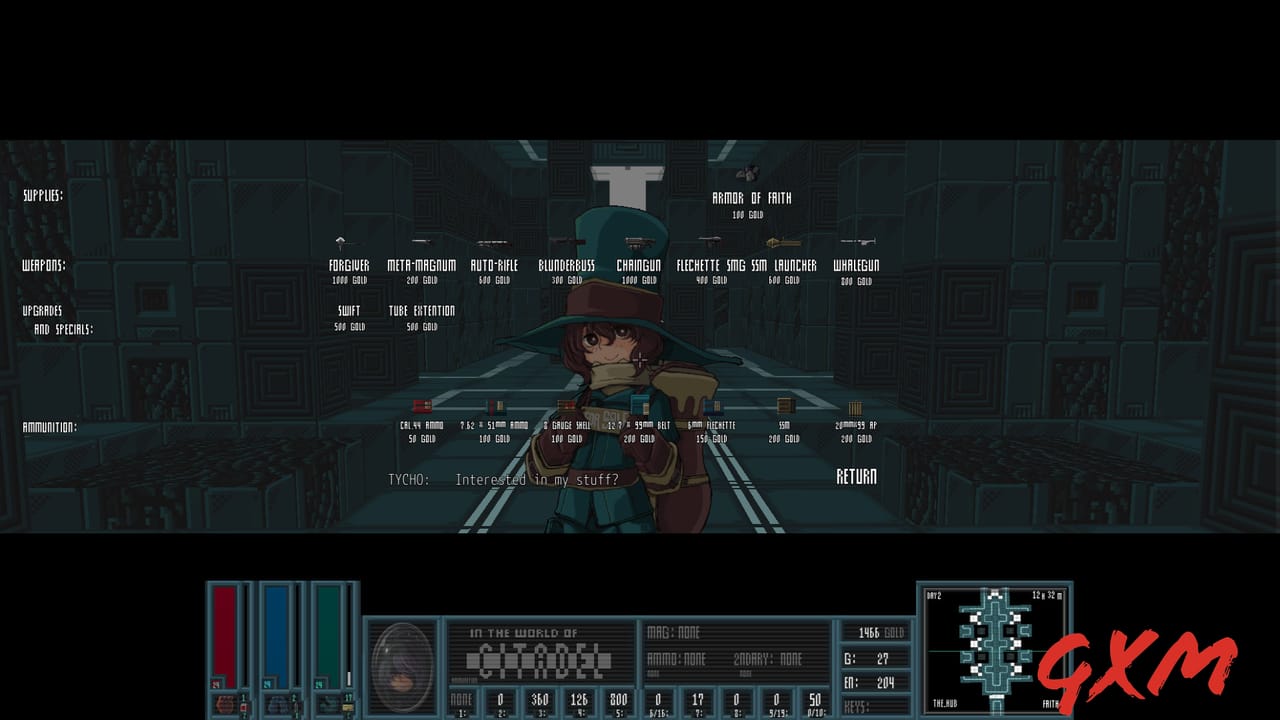This screenshot has width=1280, height=720.
Task: Click the RETURN button to exit shop
Action: pyautogui.click(x=856, y=478)
